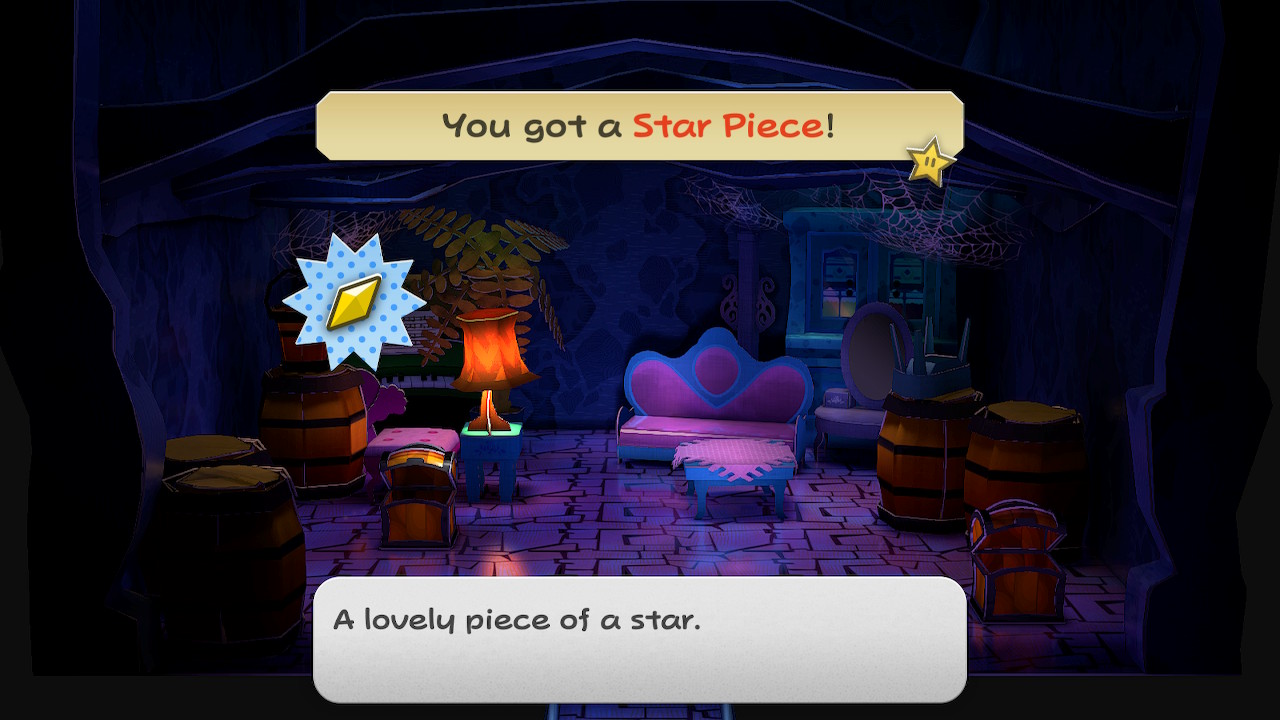Image resolution: width=1280 pixels, height=720 pixels.
Task: Dismiss the "A lovely piece of a star" message box
Action: point(640,638)
